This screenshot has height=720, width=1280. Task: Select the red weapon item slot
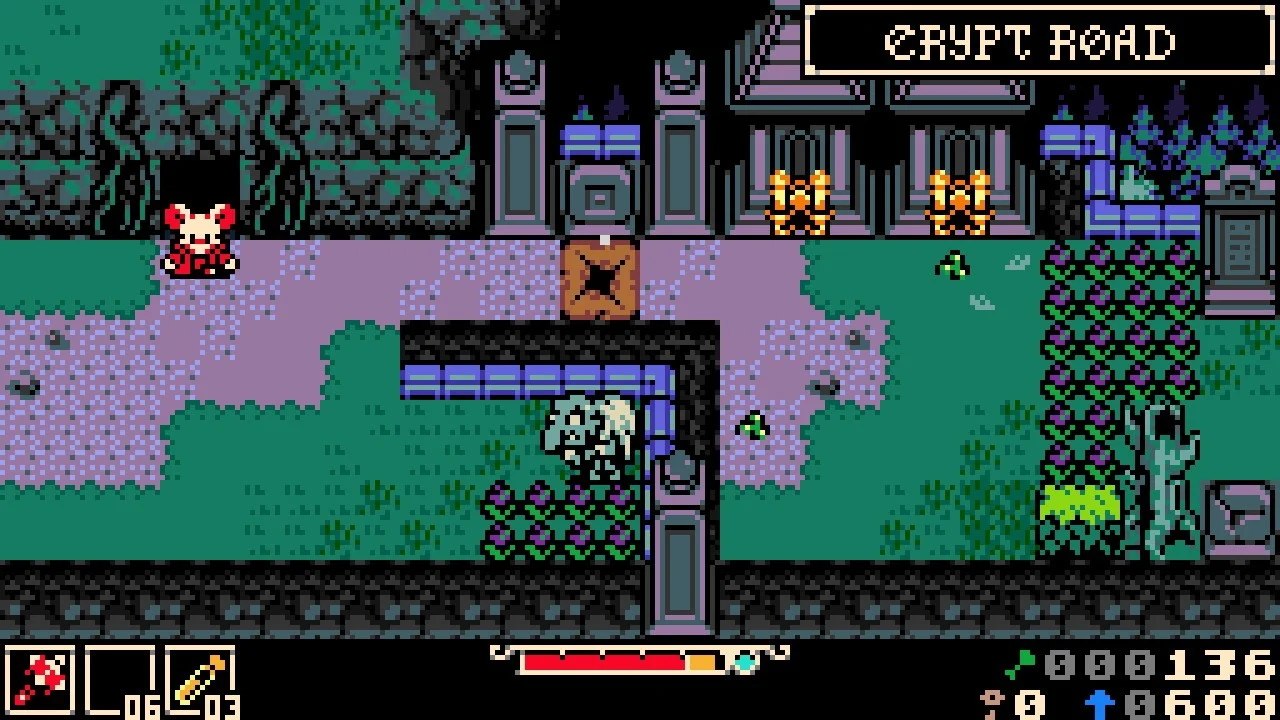tap(40, 681)
